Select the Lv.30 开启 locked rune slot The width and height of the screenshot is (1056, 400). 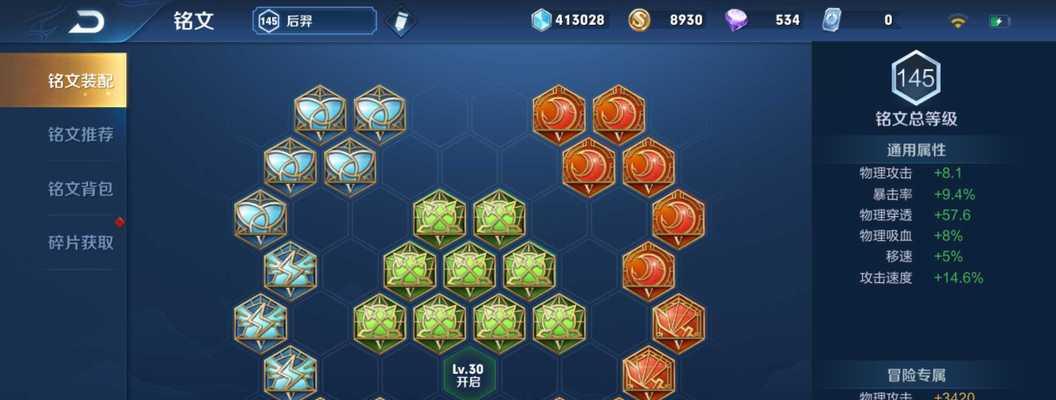[469, 375]
